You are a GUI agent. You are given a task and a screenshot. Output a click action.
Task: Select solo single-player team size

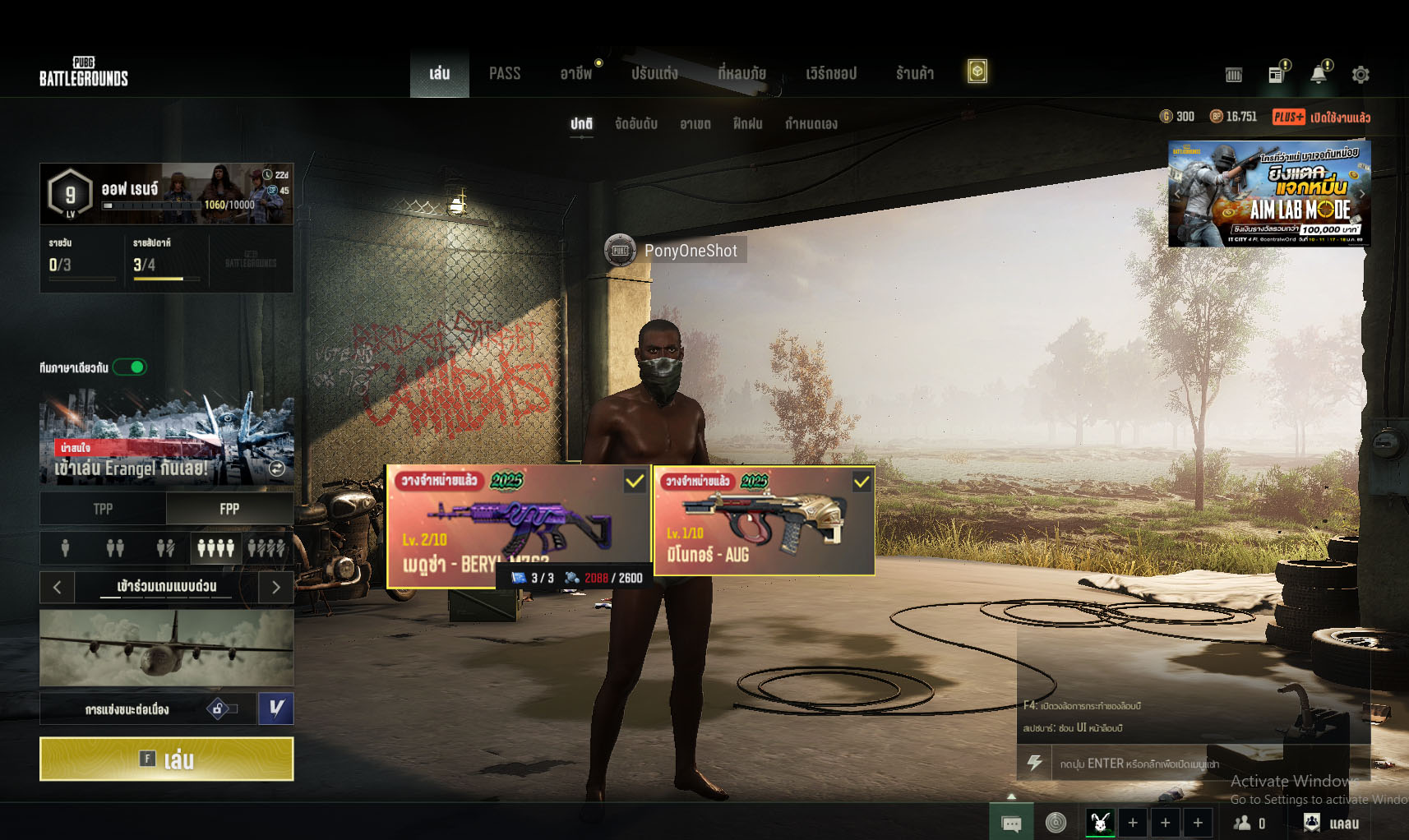65,547
